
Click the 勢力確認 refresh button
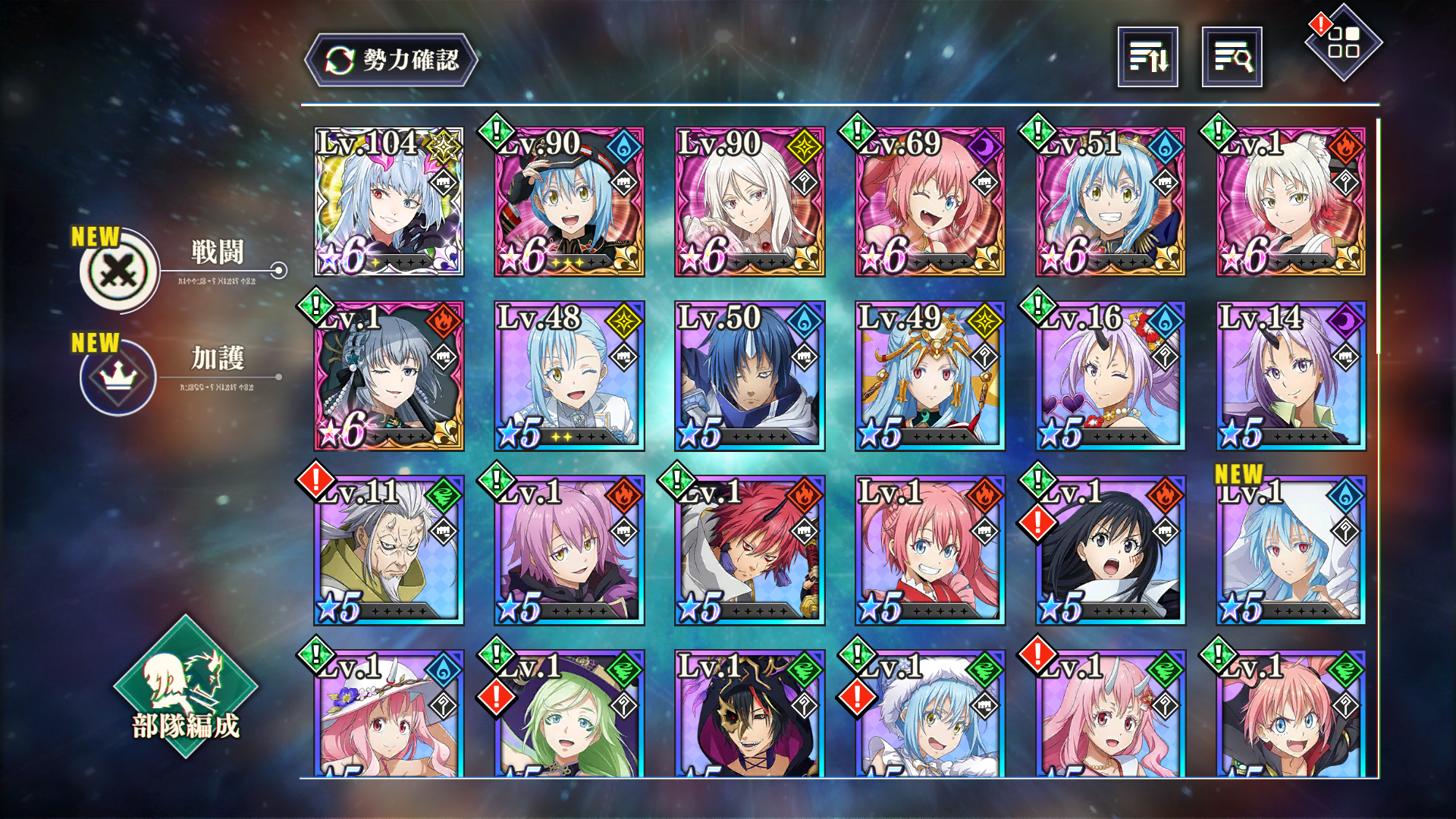tap(391, 60)
